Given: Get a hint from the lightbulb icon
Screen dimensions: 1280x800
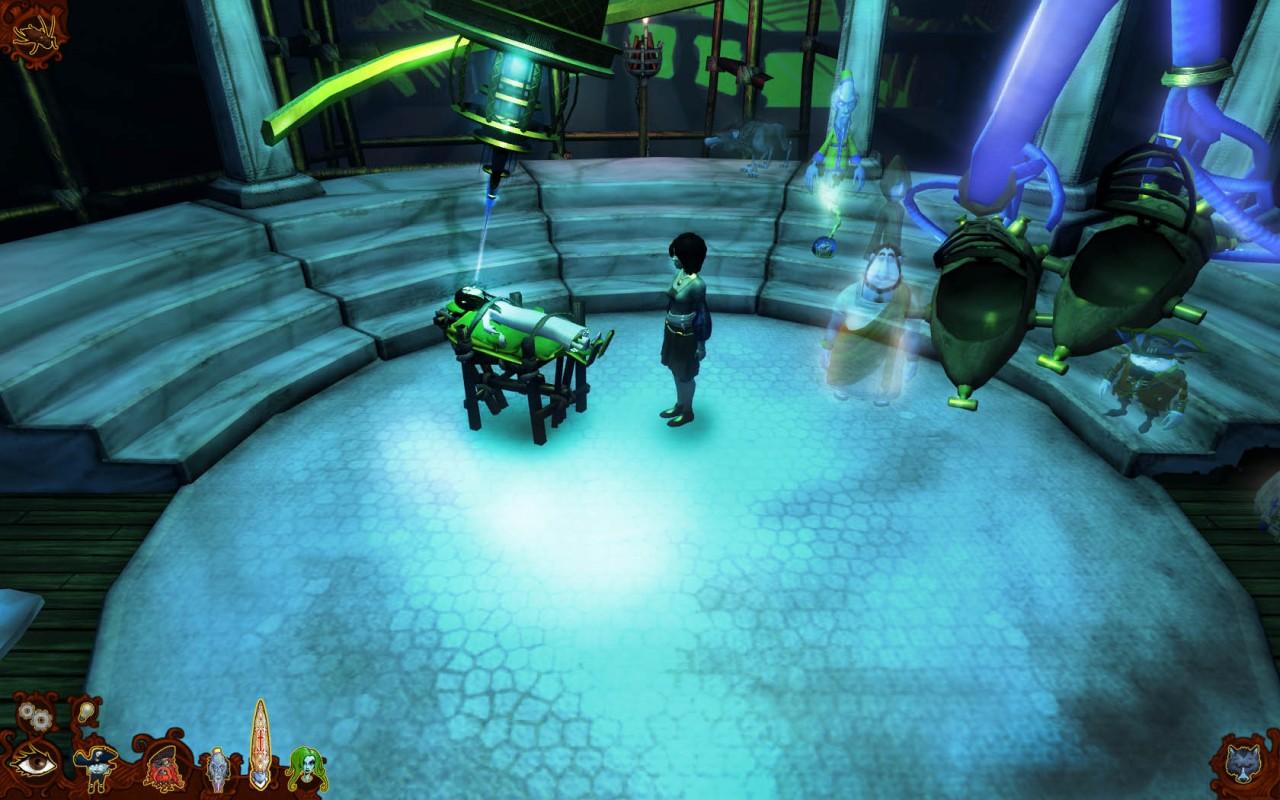Looking at the screenshot, I should click(86, 709).
